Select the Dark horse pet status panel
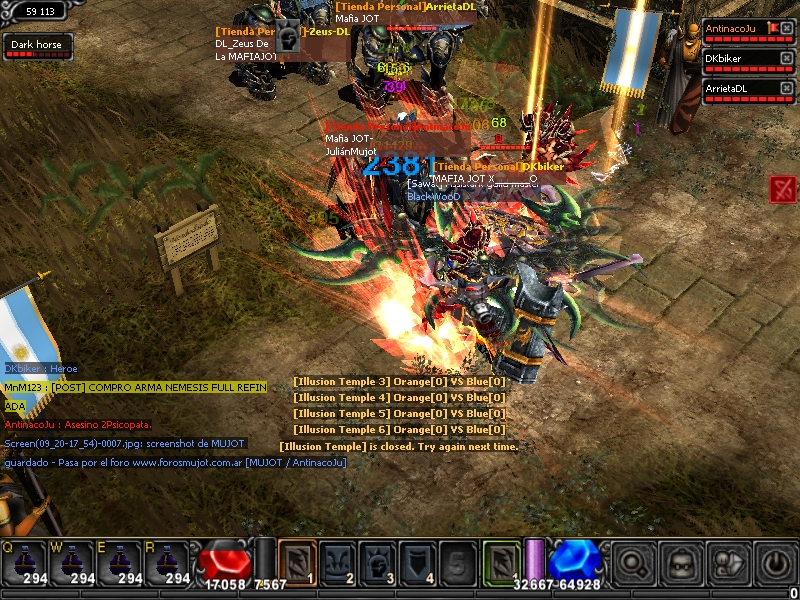 pyautogui.click(x=35, y=46)
